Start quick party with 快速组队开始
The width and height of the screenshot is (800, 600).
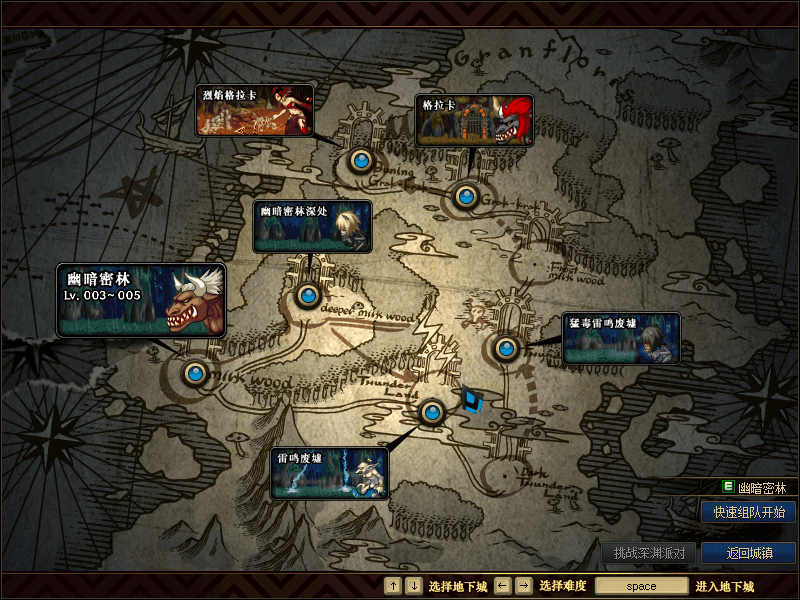pos(748,512)
